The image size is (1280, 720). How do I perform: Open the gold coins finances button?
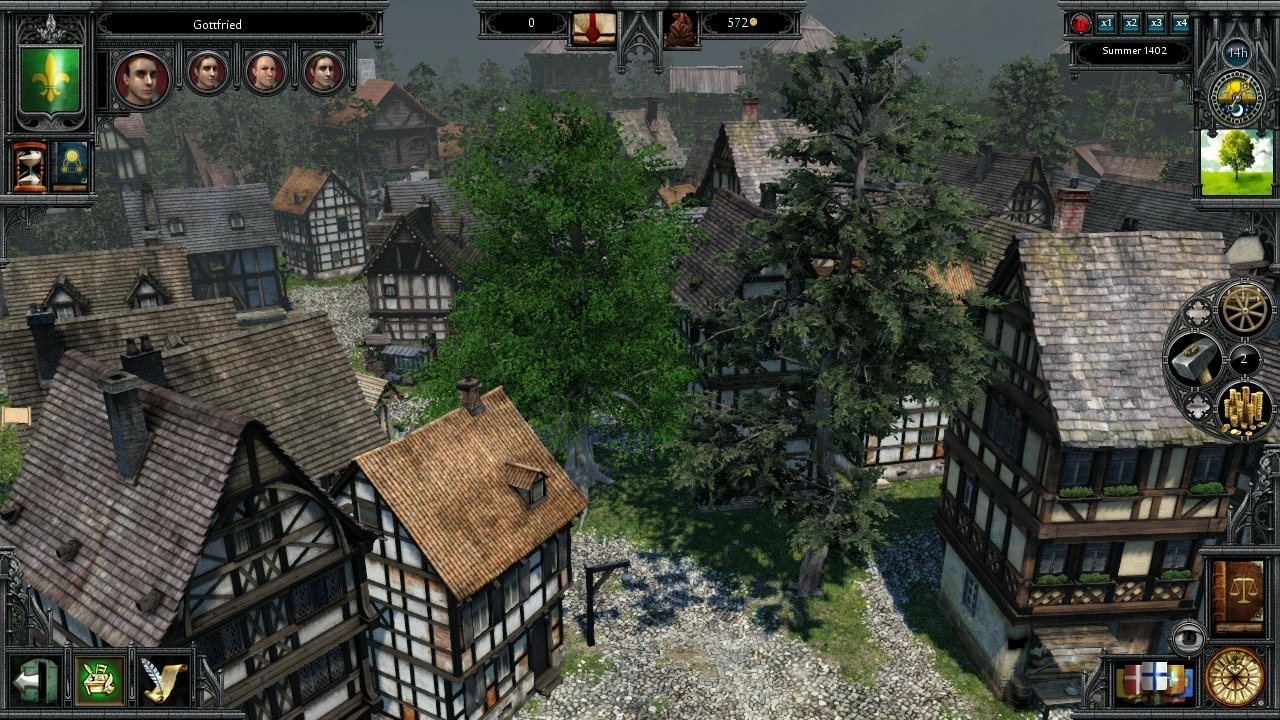[x=1245, y=408]
